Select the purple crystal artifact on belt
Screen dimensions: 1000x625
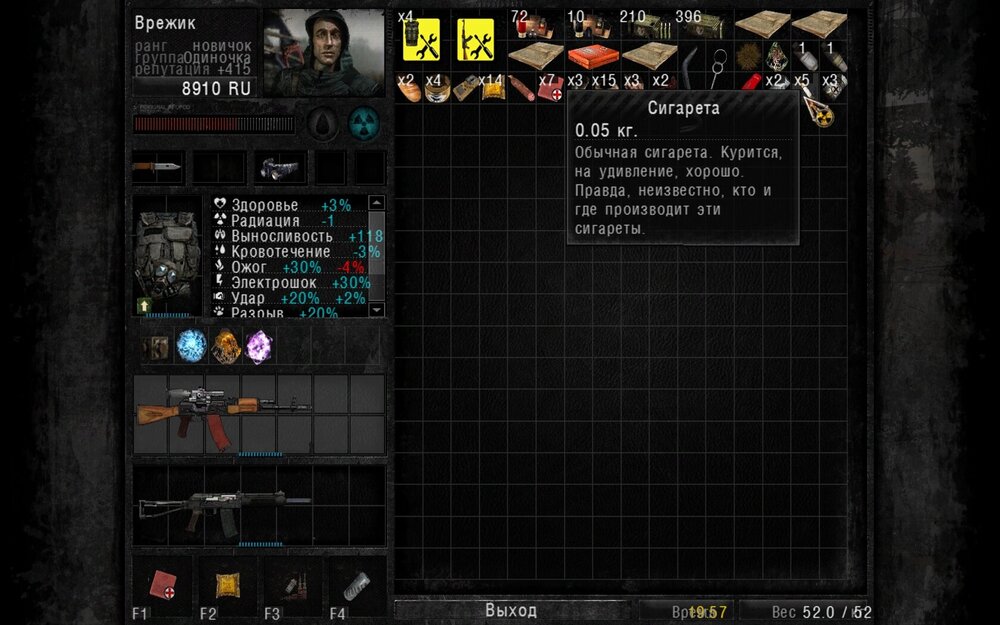[x=258, y=346]
